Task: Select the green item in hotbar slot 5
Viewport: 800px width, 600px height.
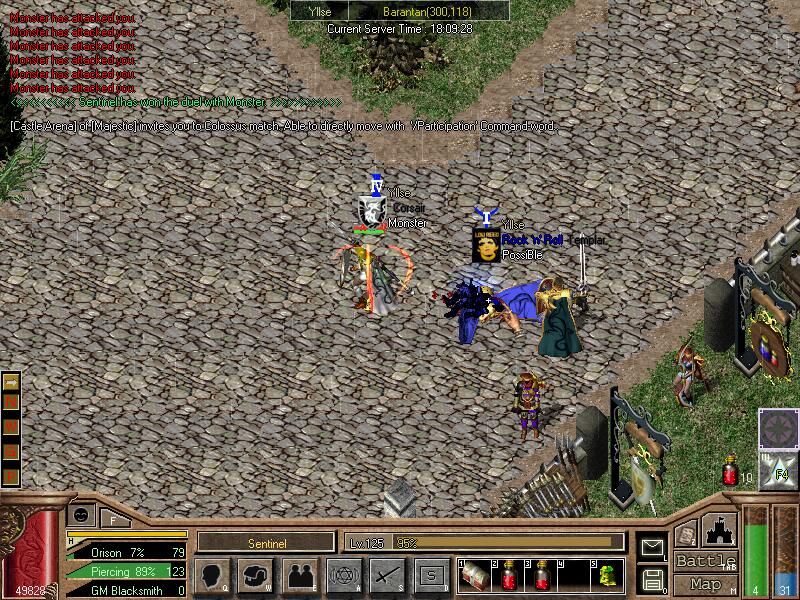Action: [606, 574]
